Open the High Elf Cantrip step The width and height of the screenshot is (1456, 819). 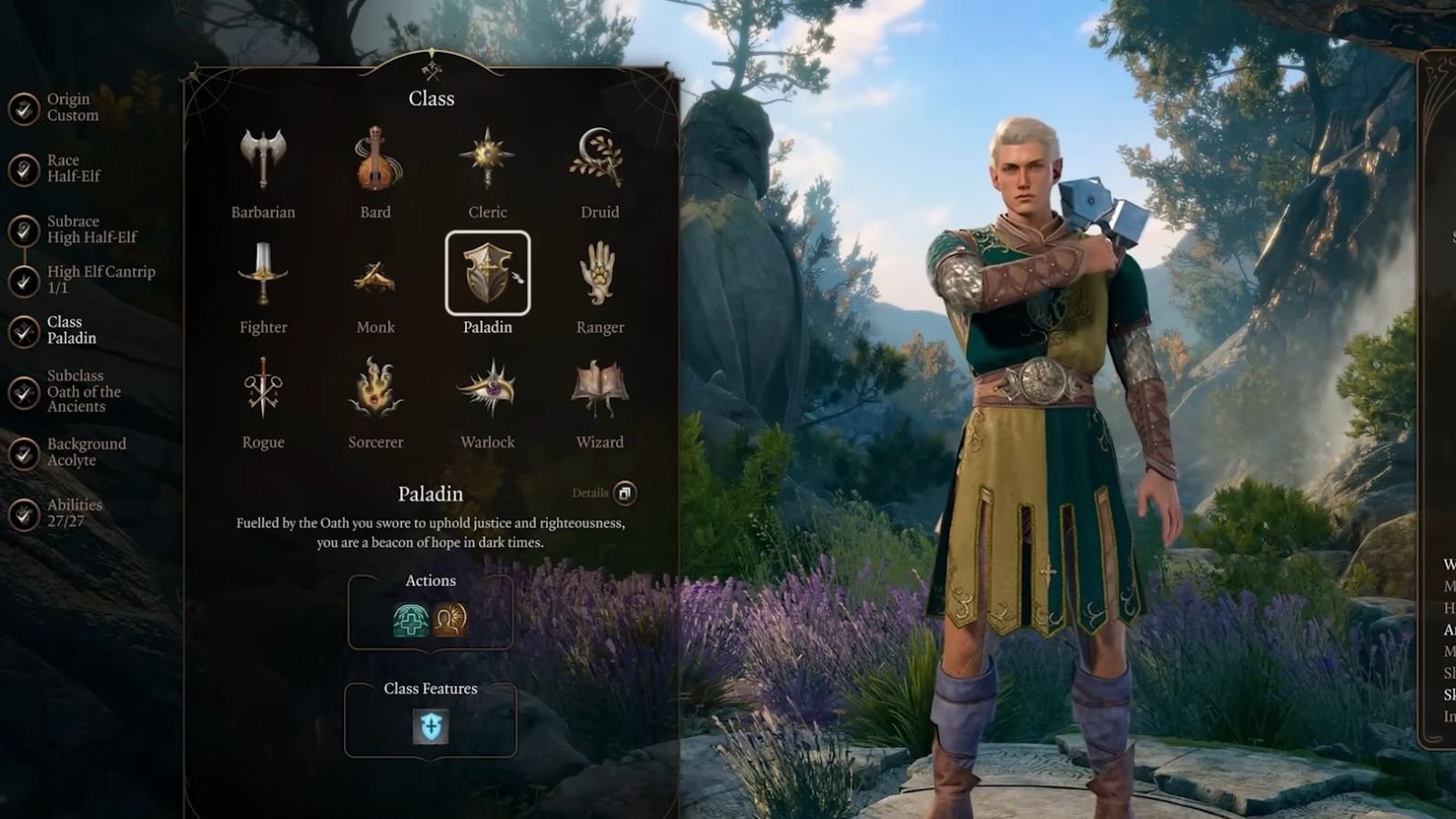(98, 279)
